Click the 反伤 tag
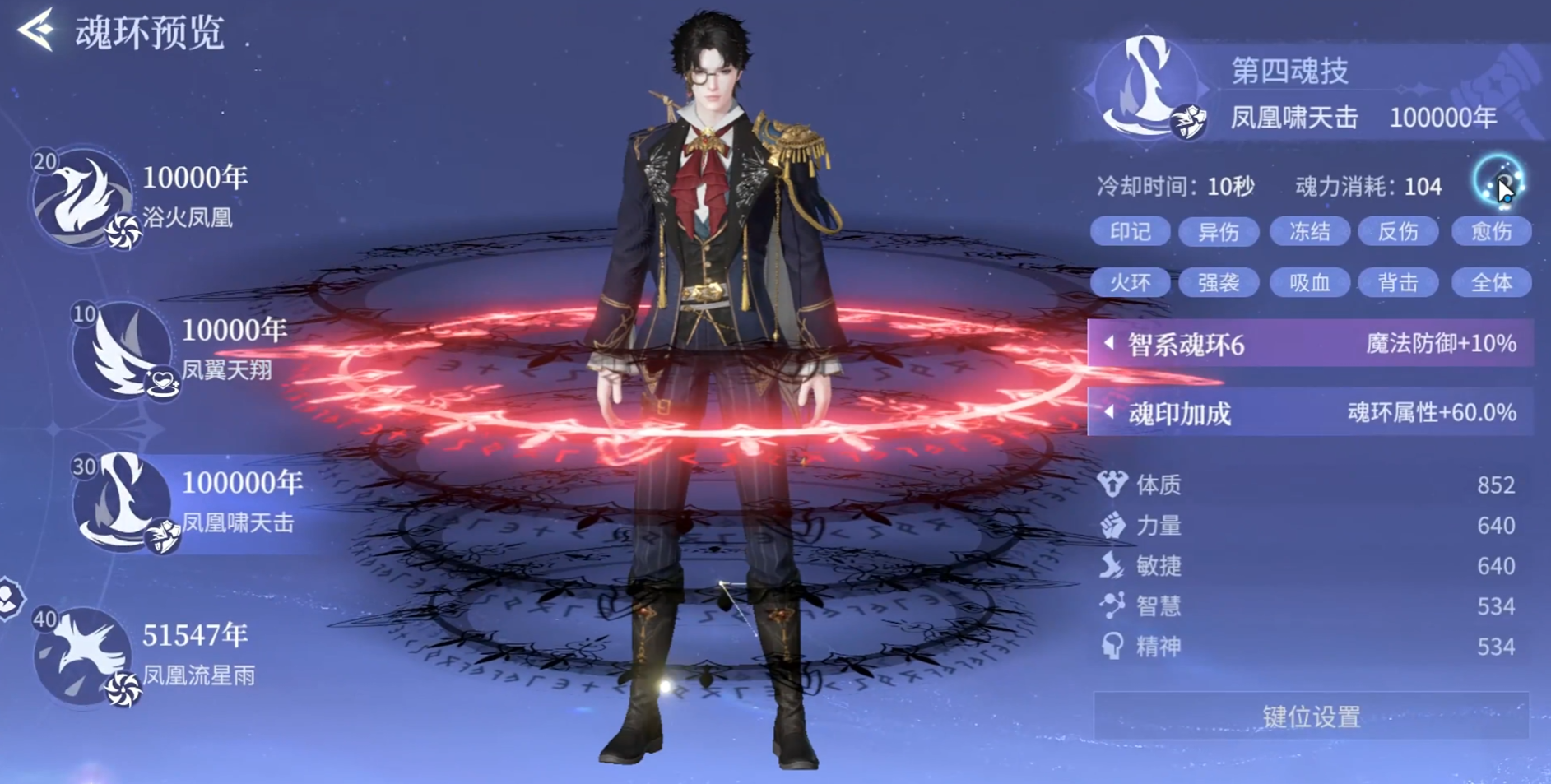 click(x=1398, y=232)
